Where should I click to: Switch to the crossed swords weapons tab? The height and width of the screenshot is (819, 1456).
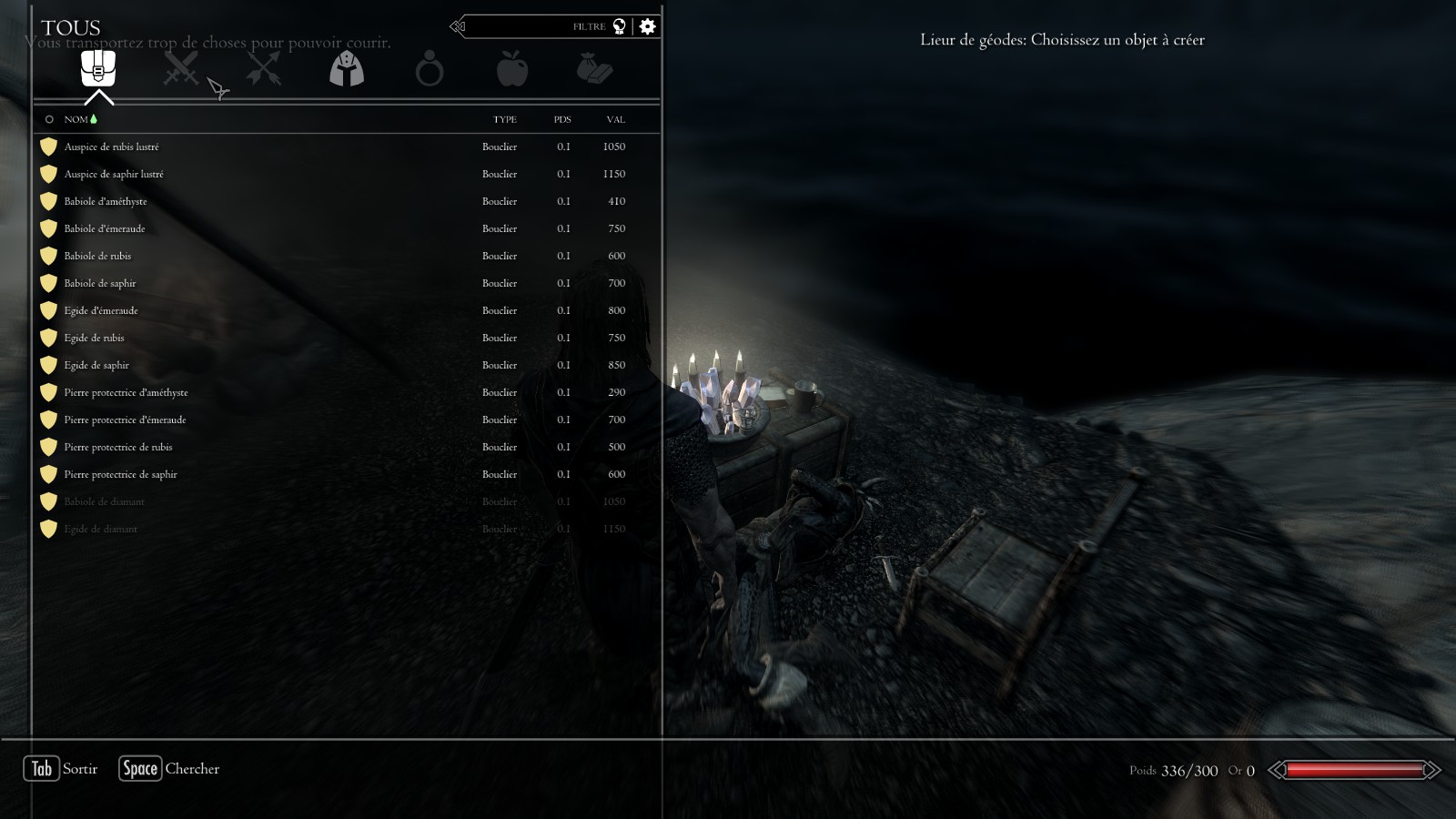[180, 68]
